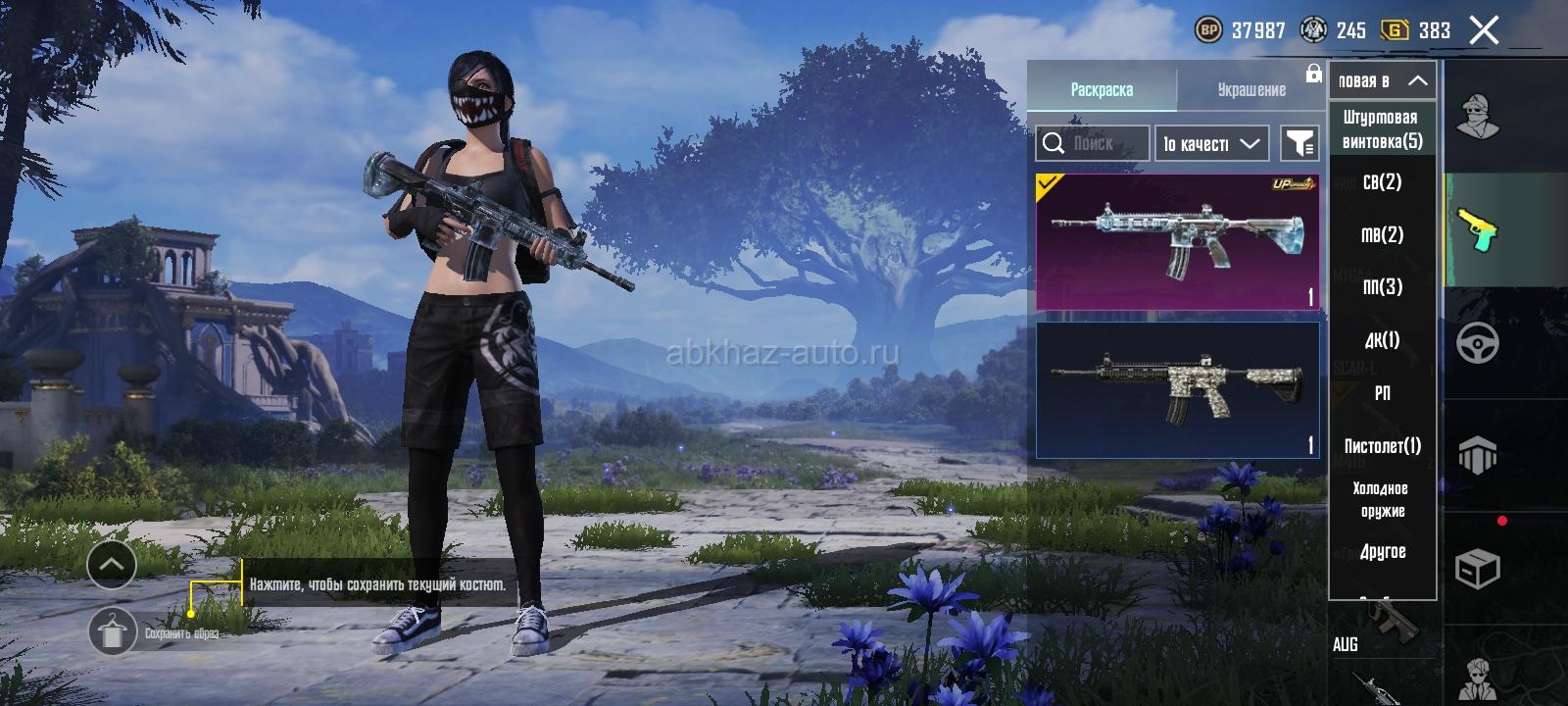The image size is (1568, 706).
Task: Pick the ДК(1) weapon category
Action: (x=1382, y=339)
